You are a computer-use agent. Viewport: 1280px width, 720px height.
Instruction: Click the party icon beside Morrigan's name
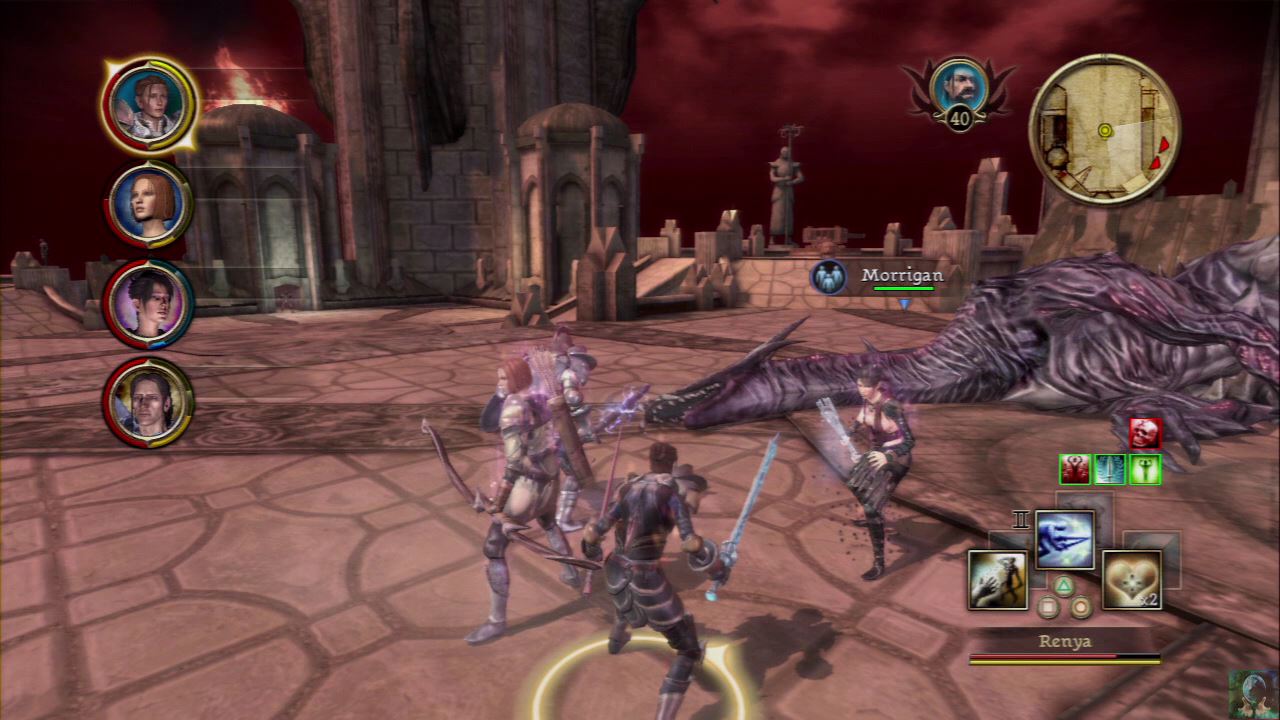tap(829, 277)
